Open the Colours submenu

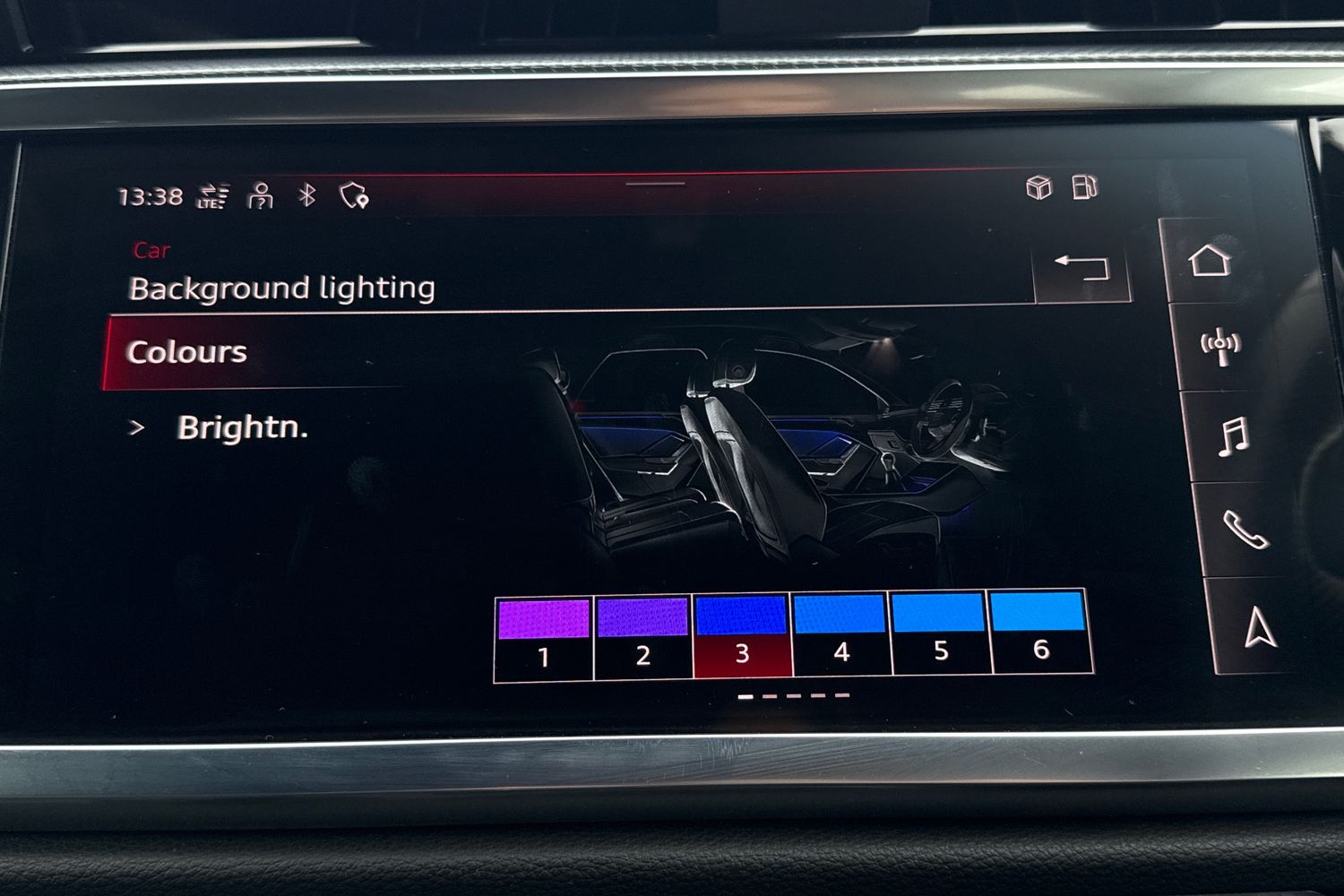pos(185,351)
